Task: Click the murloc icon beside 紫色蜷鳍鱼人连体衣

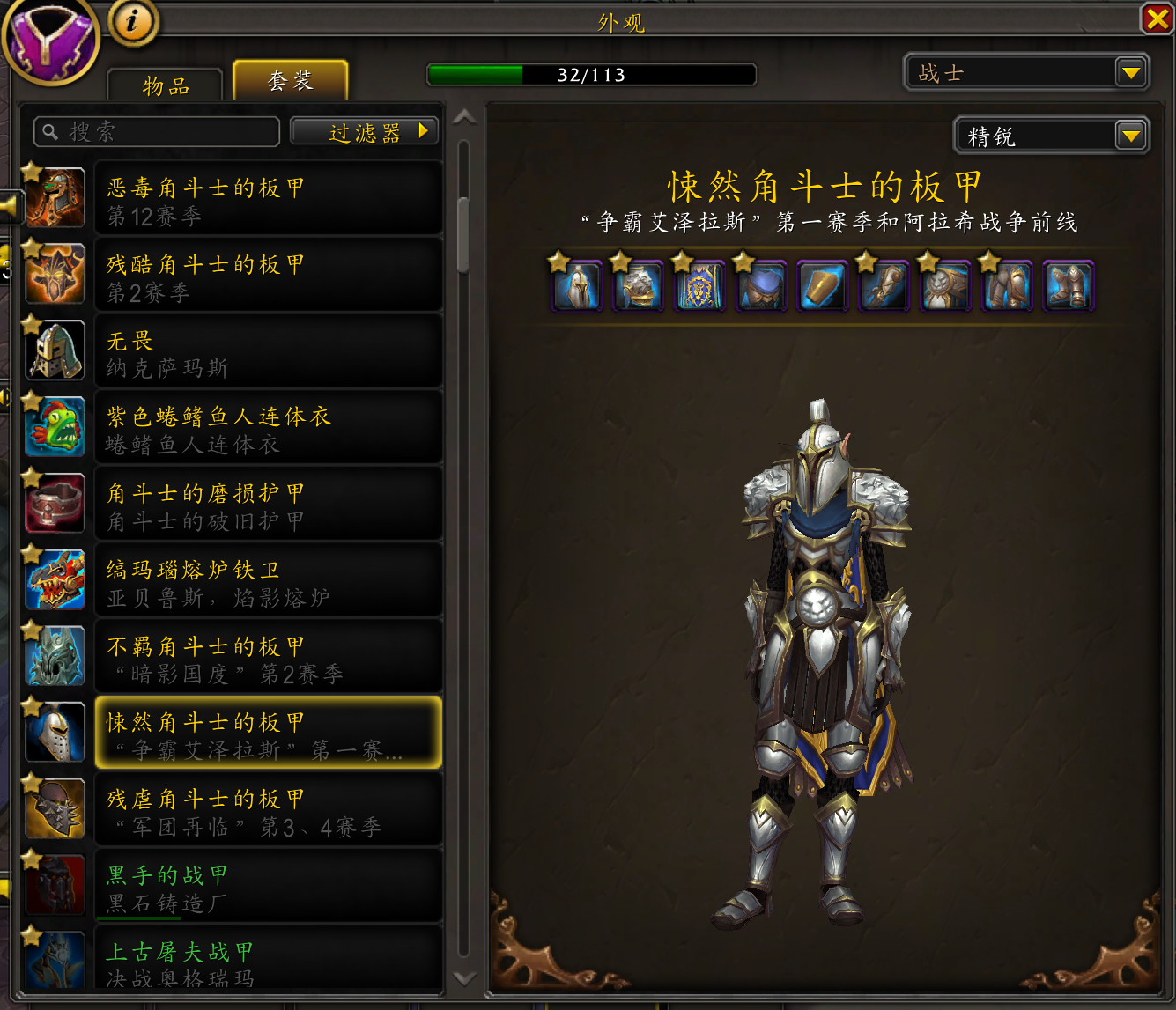Action: (55, 427)
